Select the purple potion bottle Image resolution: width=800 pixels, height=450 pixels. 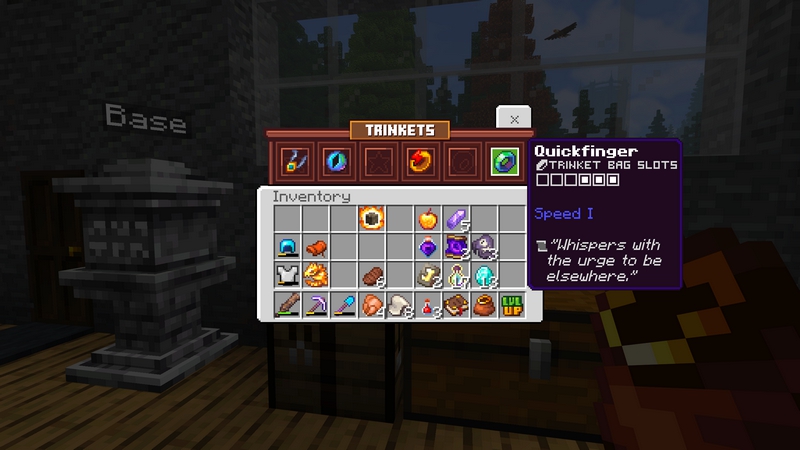[x=428, y=247]
